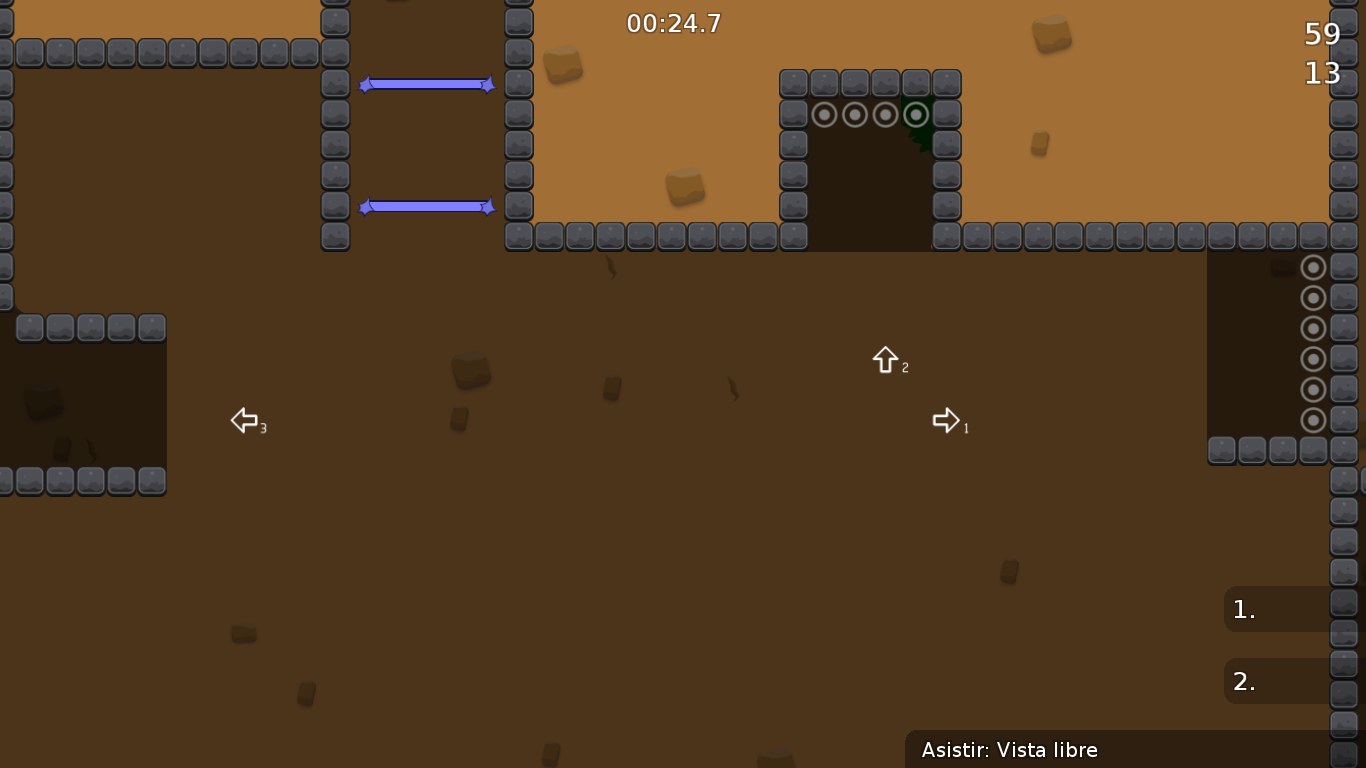Viewport: 1366px width, 768px height.
Task: Click the score number 59 at top right
Action: click(1323, 33)
